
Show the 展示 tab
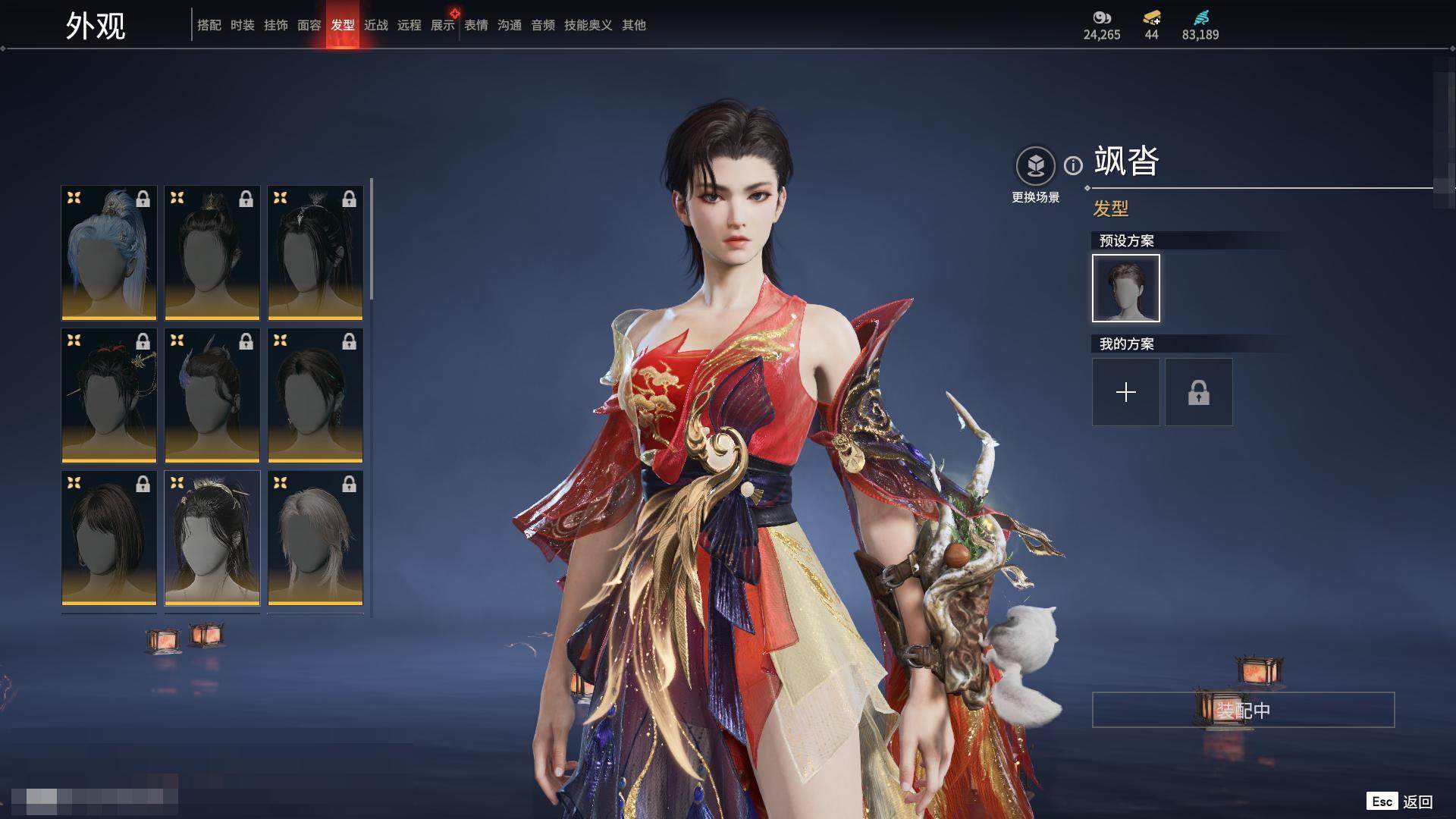pyautogui.click(x=442, y=25)
